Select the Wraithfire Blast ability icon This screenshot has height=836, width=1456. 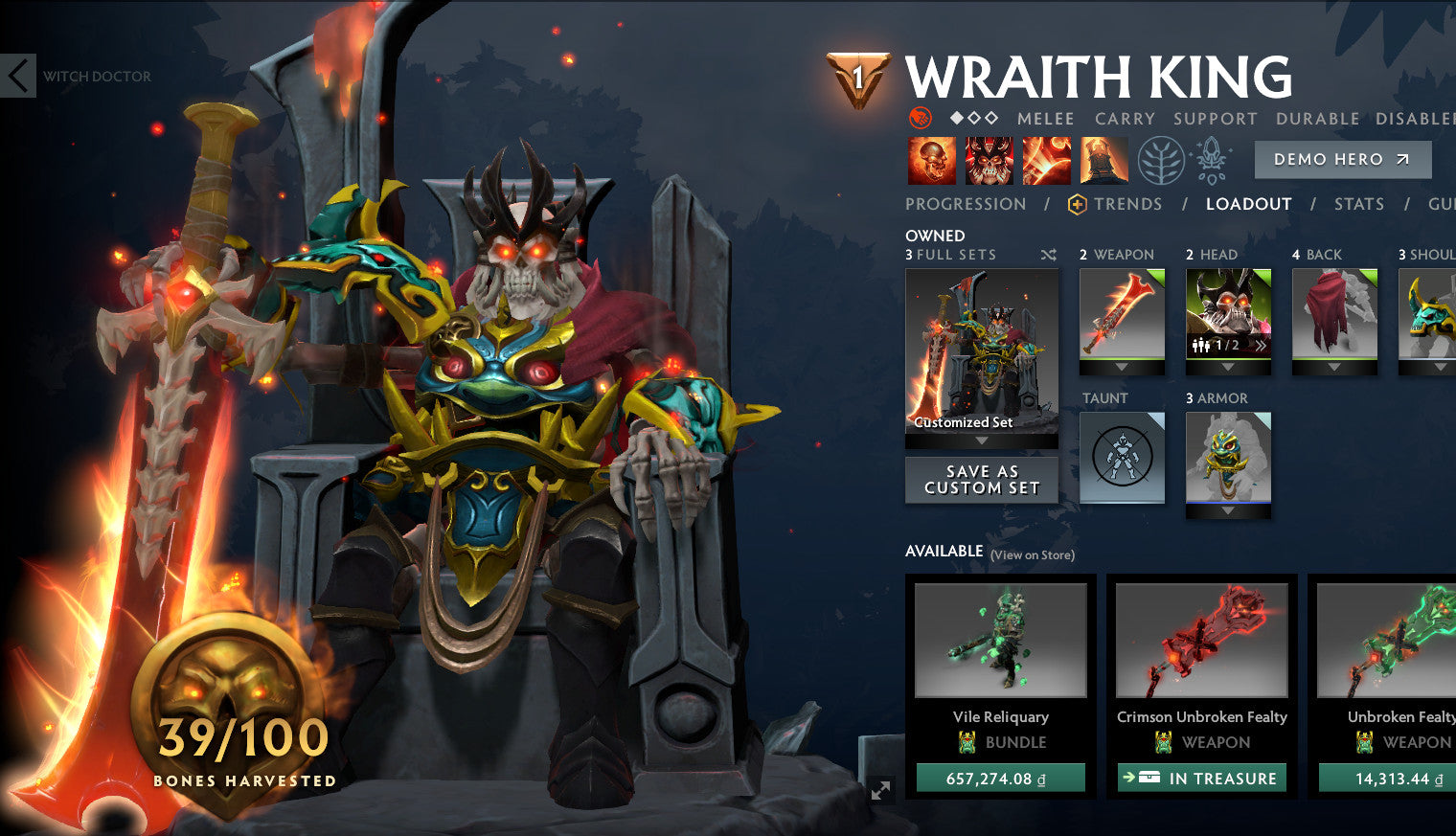tap(931, 160)
